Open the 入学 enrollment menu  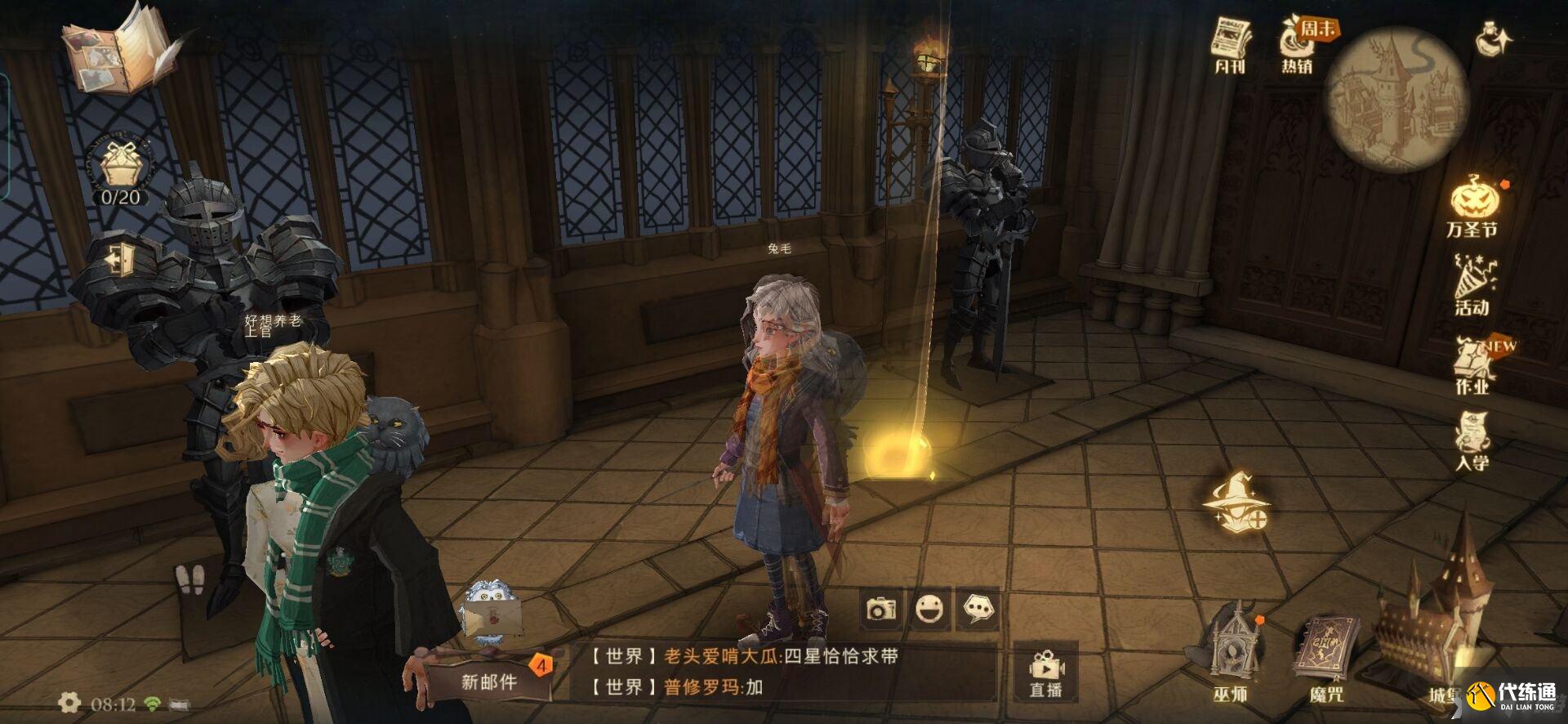[1472, 441]
